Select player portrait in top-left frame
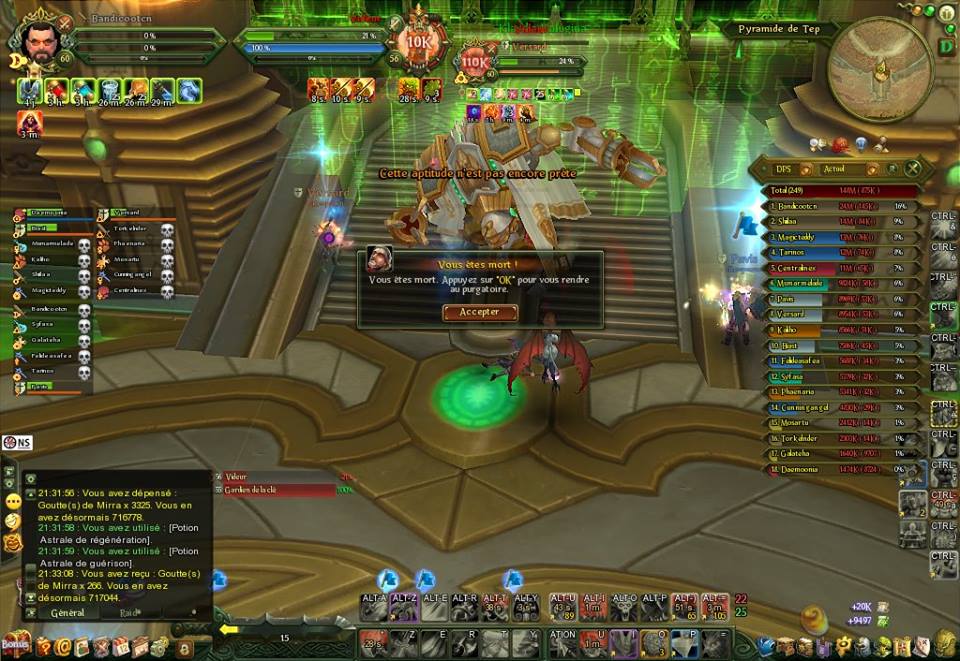The width and height of the screenshot is (960, 661). (x=40, y=41)
